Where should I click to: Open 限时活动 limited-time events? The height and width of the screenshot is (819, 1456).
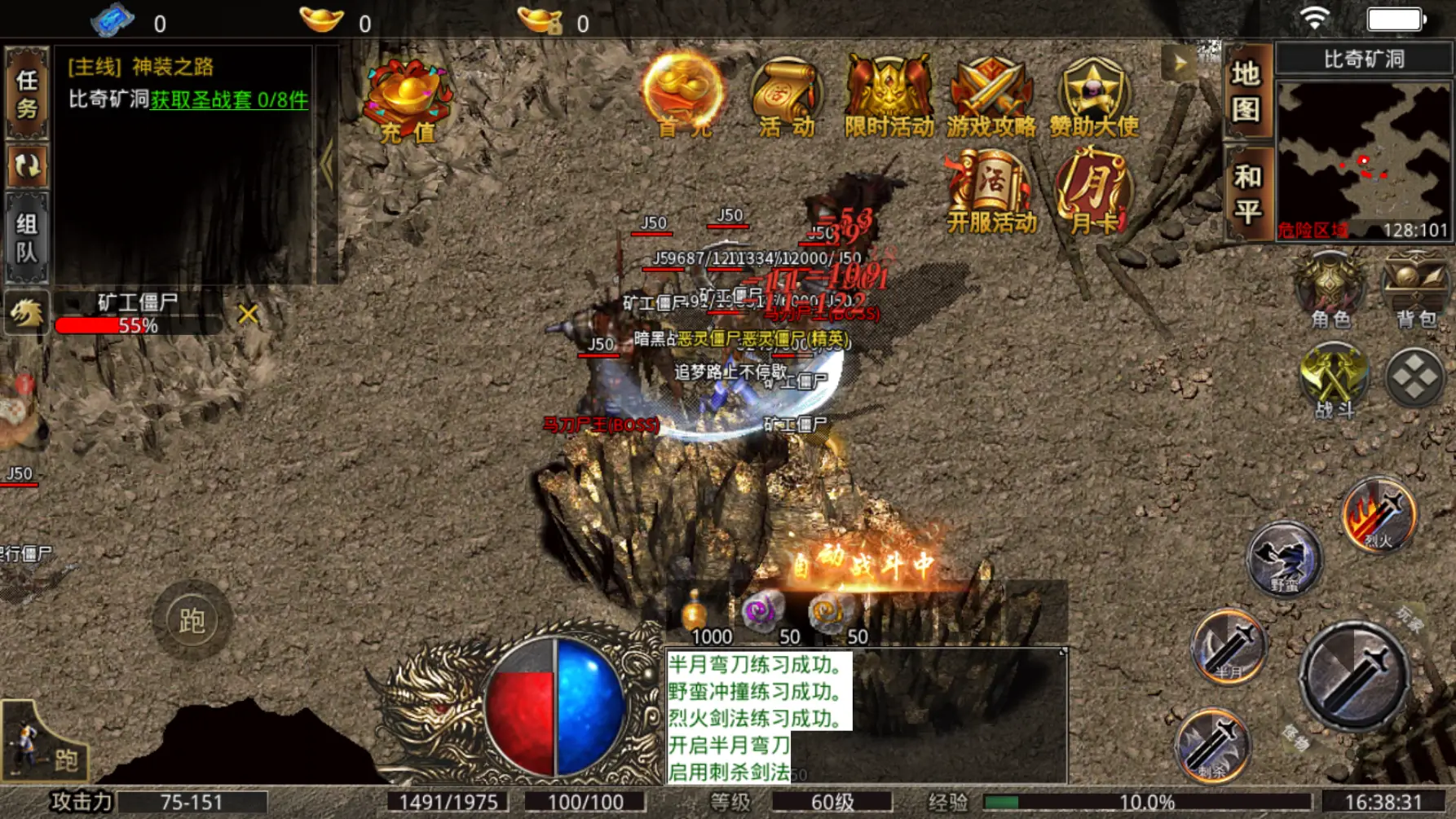coord(889,96)
